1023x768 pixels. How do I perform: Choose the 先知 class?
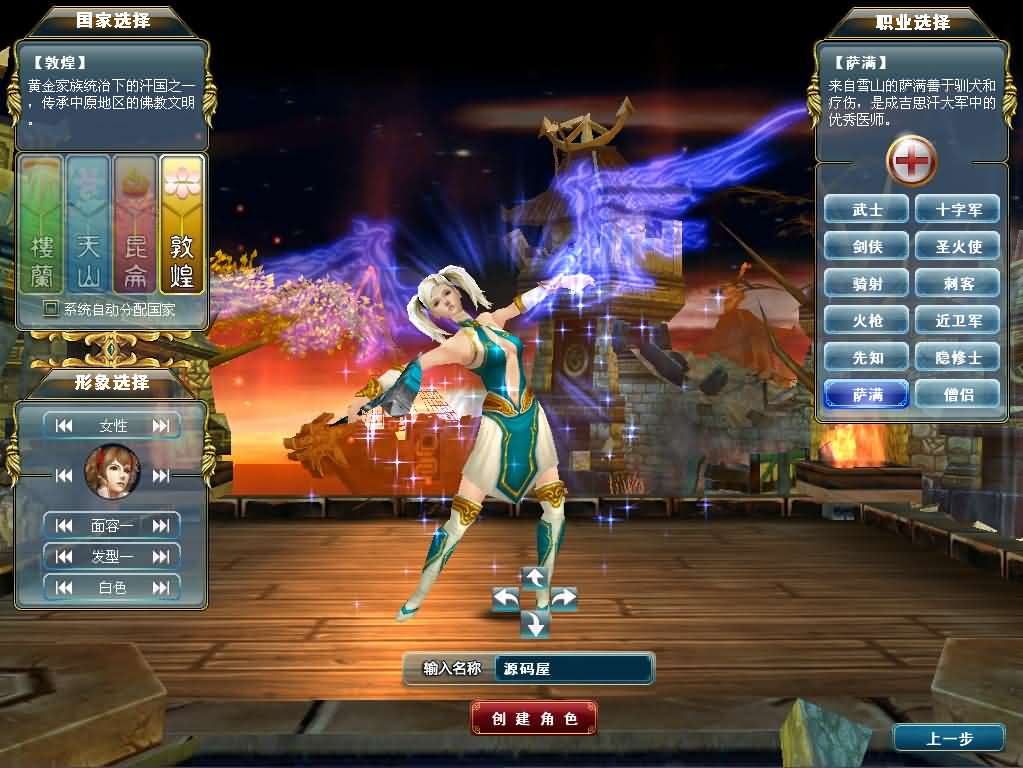pyautogui.click(x=867, y=357)
